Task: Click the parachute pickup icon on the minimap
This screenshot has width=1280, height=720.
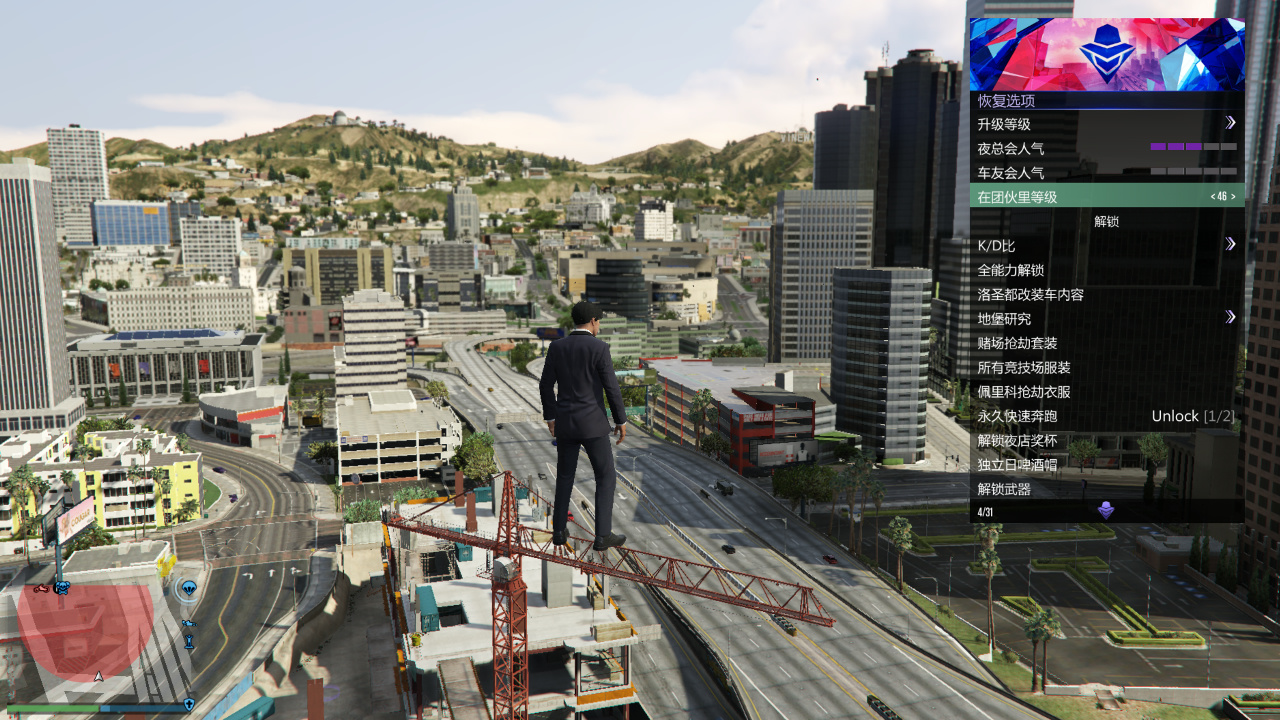Action: tap(189, 588)
